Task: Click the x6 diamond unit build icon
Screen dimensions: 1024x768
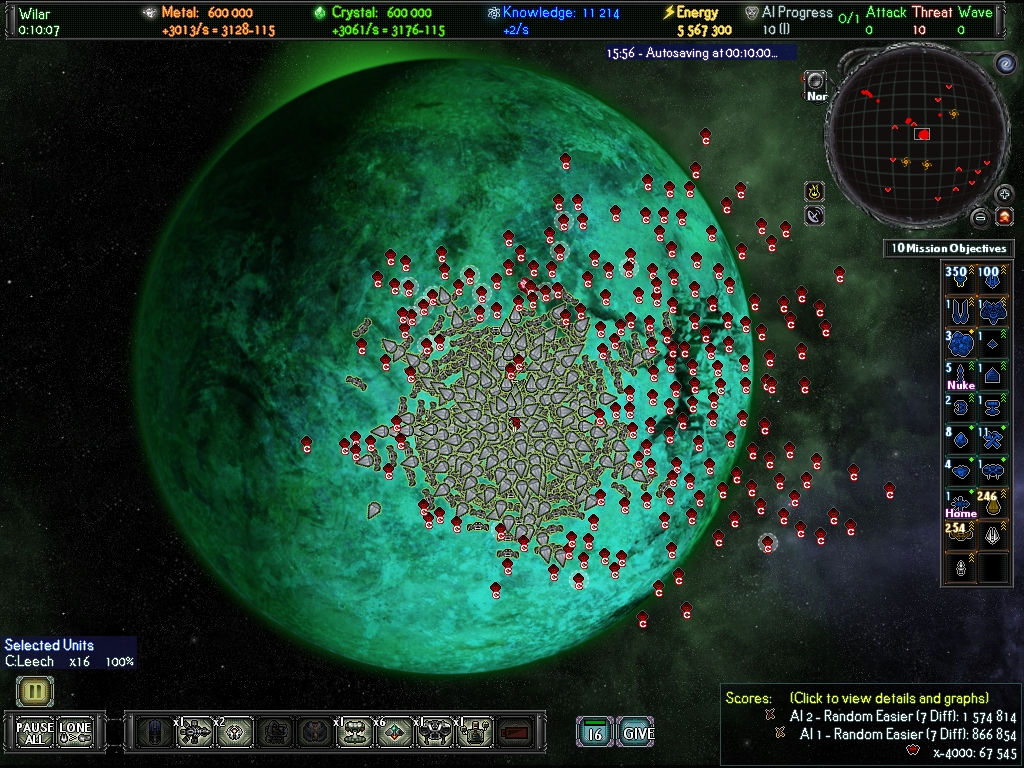Action: pos(395,733)
